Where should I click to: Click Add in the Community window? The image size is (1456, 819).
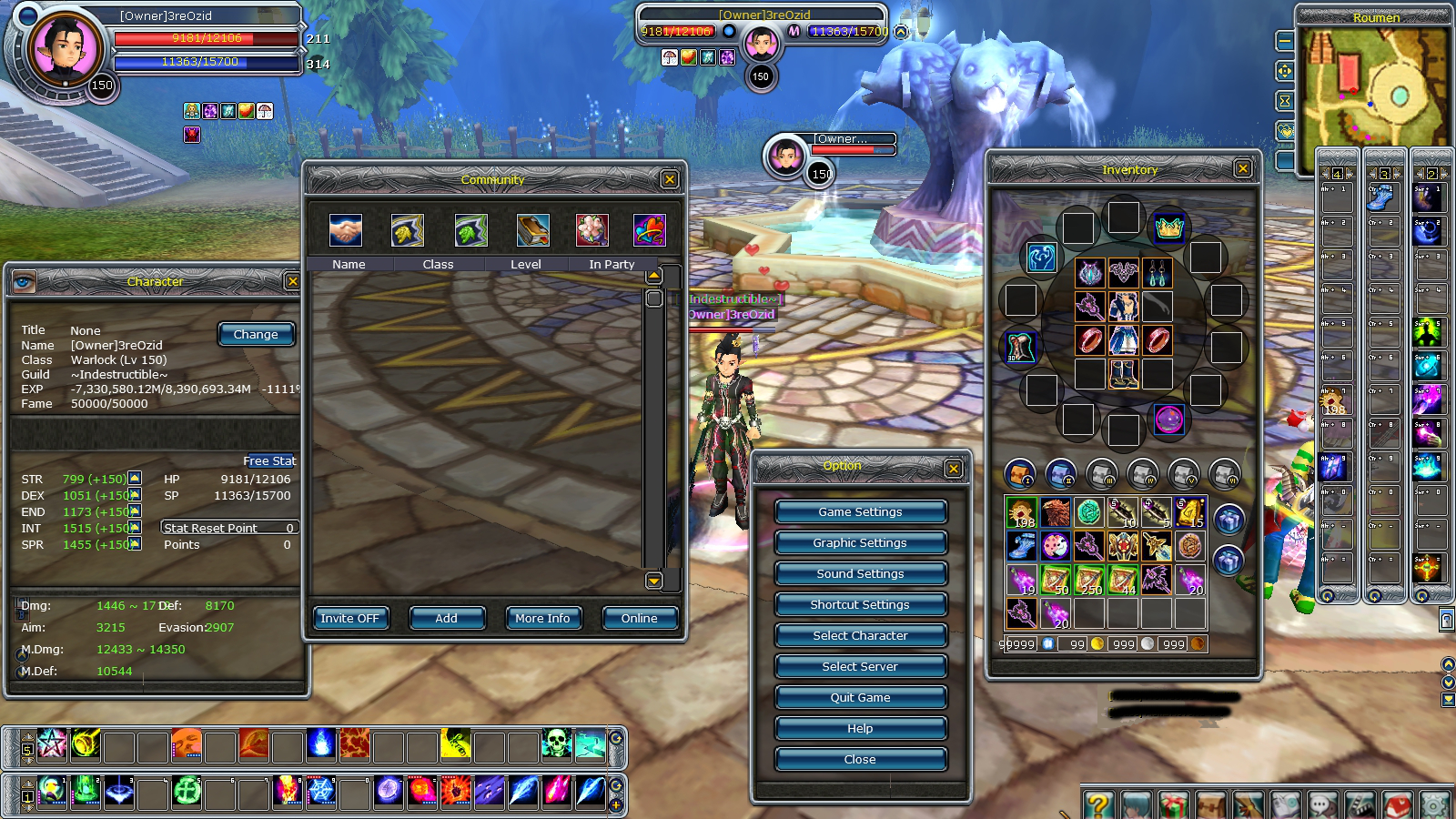click(446, 619)
